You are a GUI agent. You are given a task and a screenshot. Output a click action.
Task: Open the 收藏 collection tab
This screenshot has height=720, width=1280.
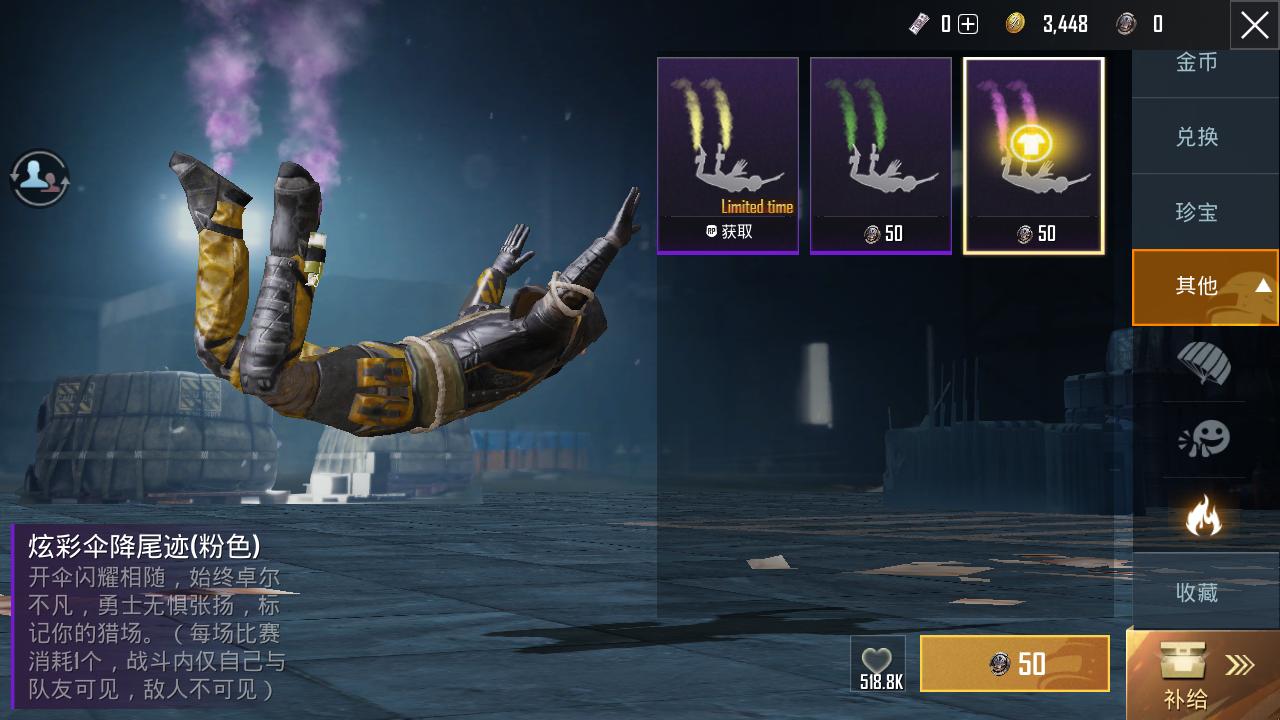tap(1197, 592)
